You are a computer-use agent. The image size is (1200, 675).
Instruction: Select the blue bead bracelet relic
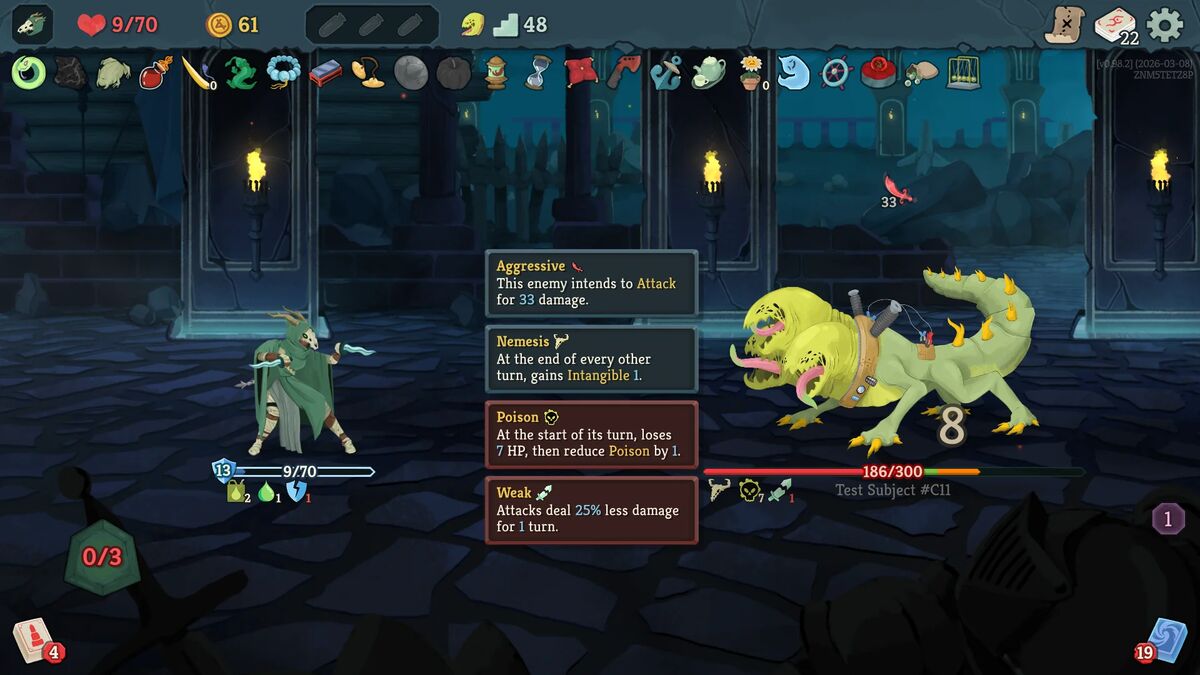coord(283,72)
